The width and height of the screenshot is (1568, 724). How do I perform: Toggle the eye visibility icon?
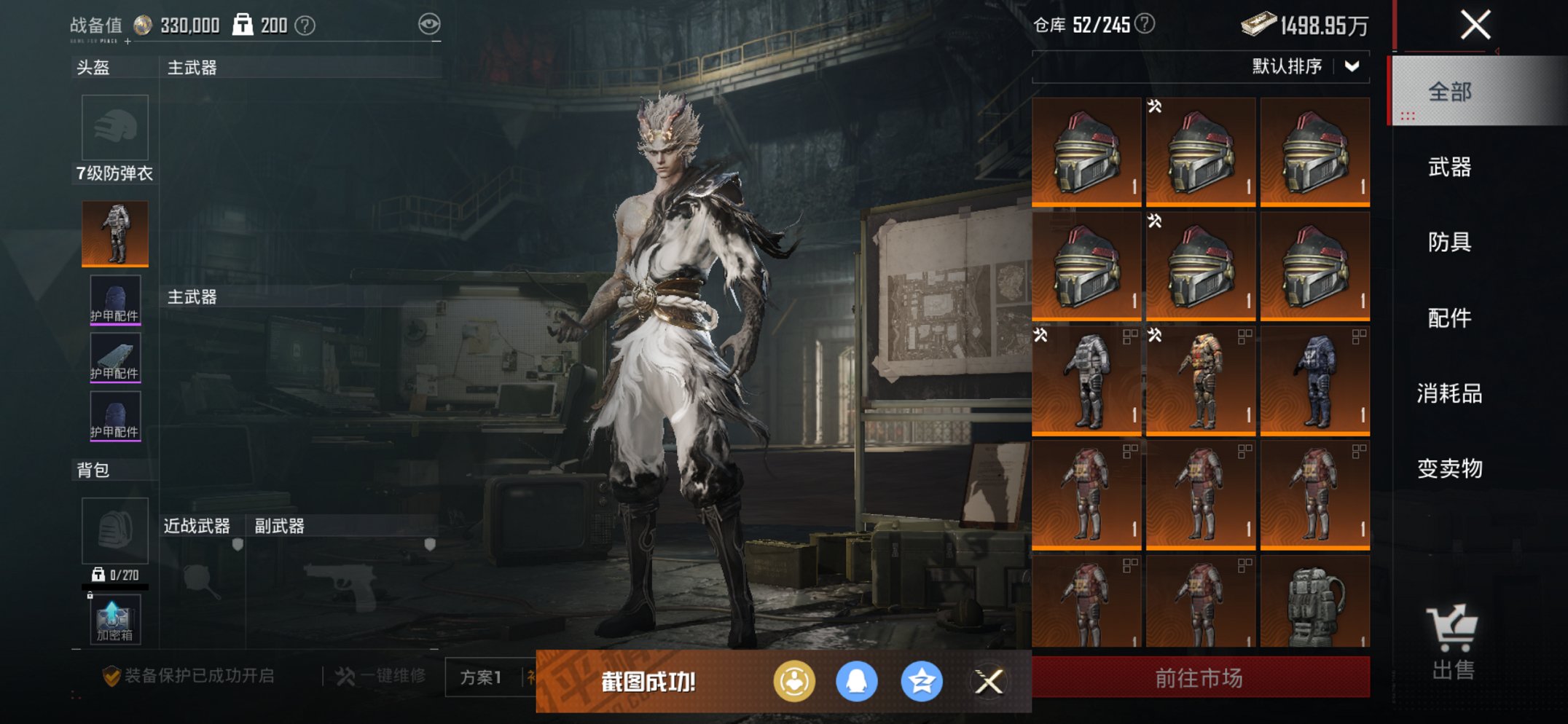coord(429,24)
